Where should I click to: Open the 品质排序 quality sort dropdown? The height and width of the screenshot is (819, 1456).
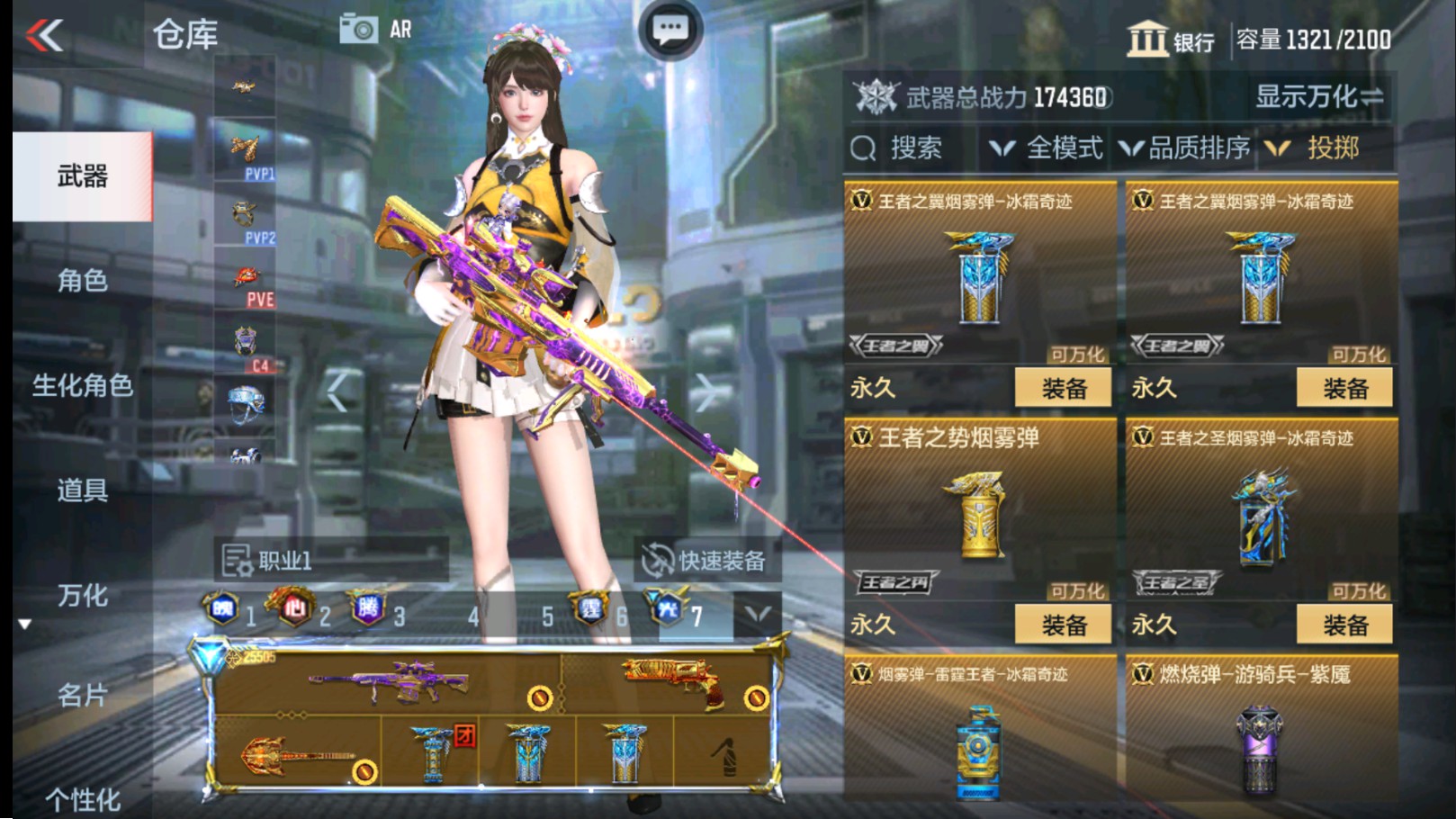pos(1183,148)
